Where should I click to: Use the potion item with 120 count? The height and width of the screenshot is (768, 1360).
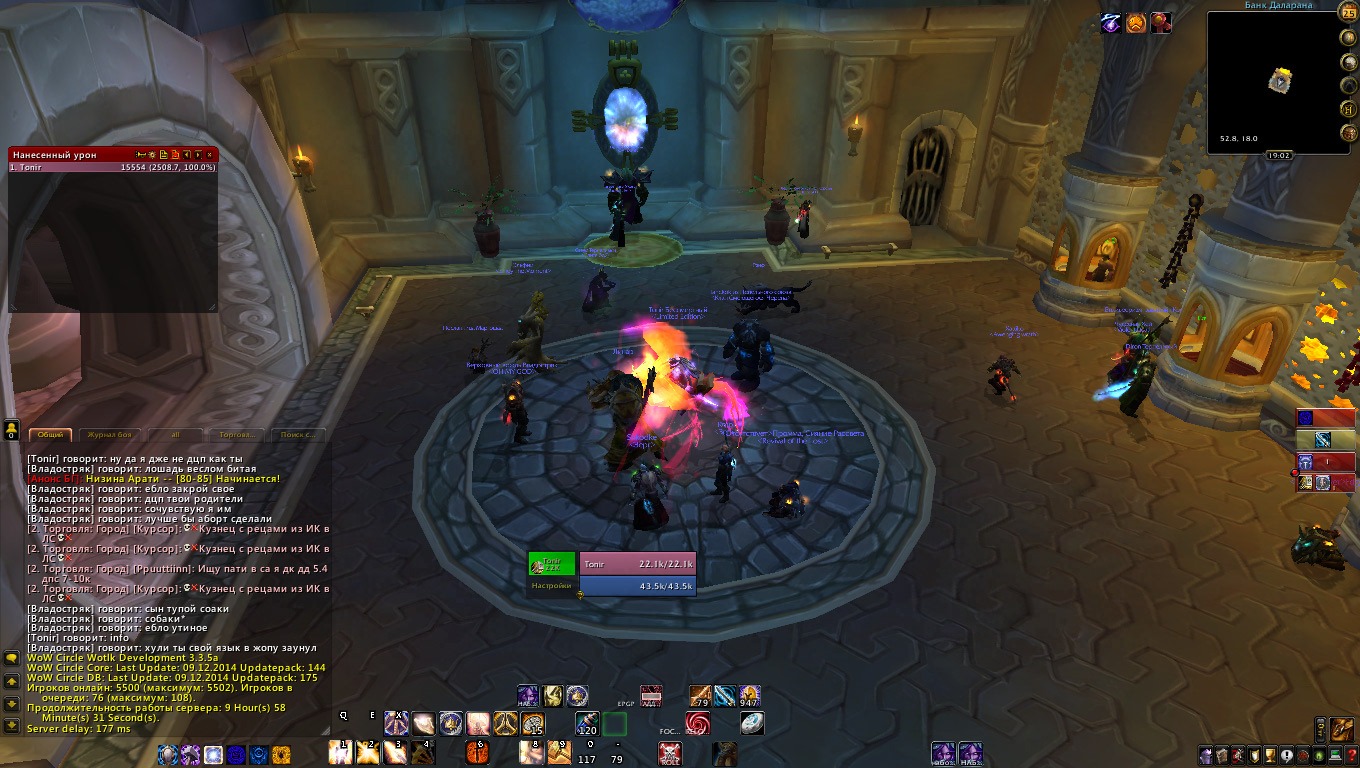[587, 723]
